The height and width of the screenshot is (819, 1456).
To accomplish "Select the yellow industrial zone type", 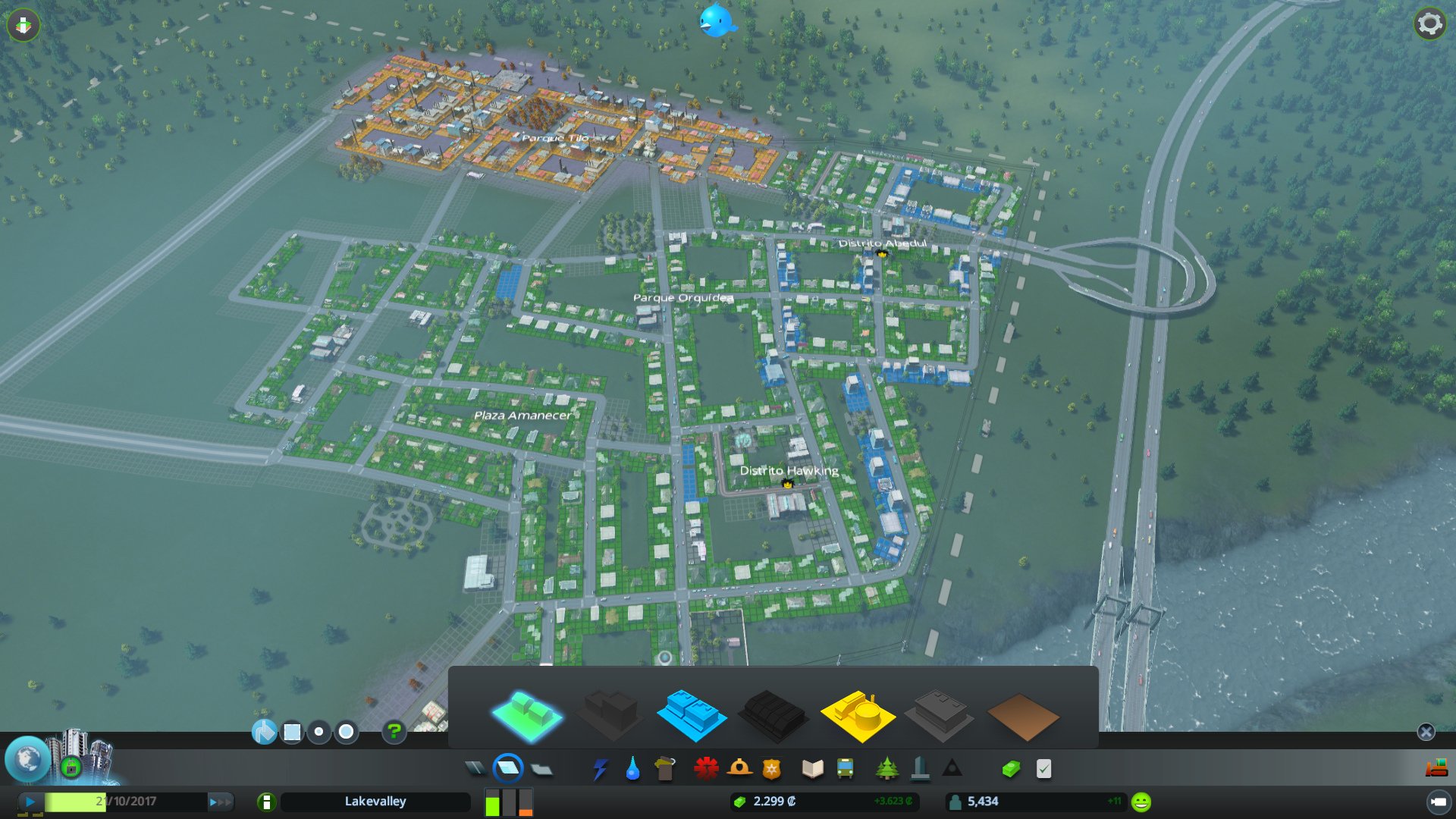I will (858, 714).
